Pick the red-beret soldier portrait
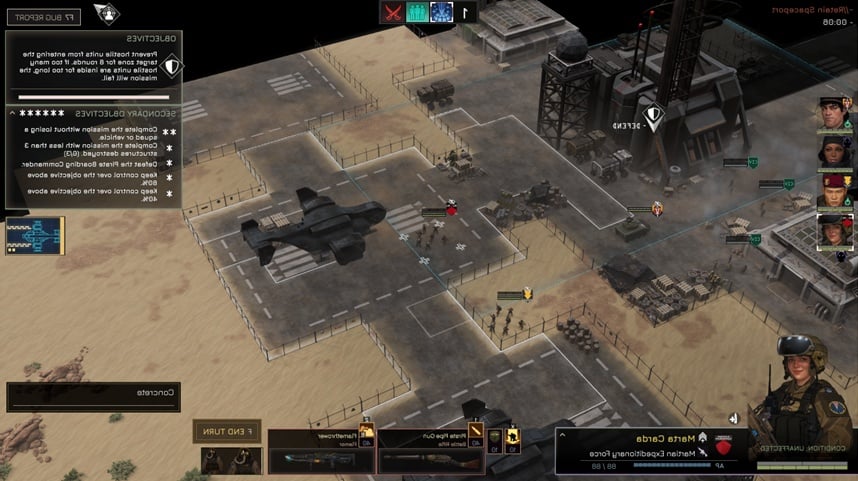 point(833,191)
